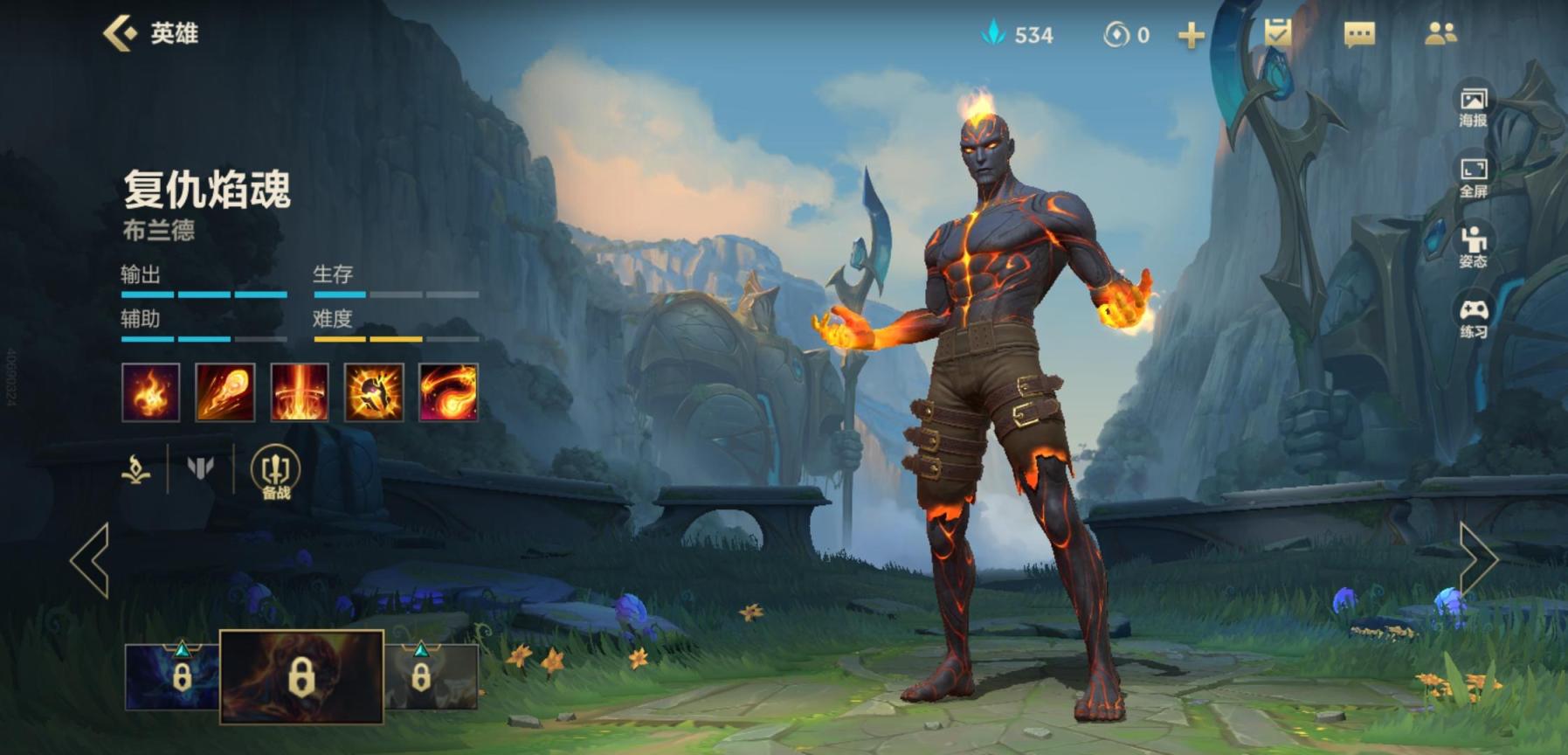Open the chat messages icon
The width and height of the screenshot is (1568, 755).
(x=1358, y=34)
